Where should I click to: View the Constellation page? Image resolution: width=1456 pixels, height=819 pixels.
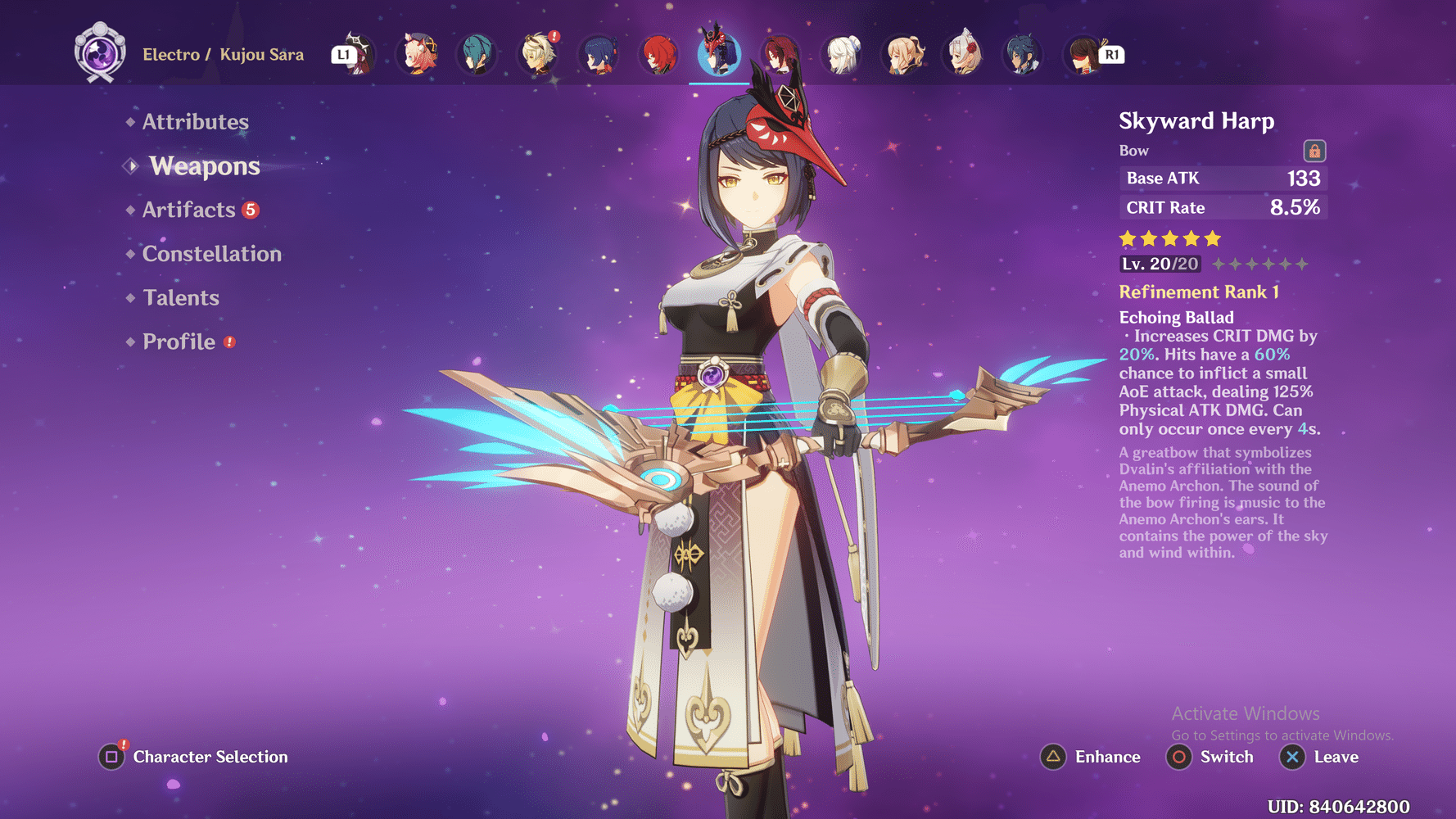211,254
